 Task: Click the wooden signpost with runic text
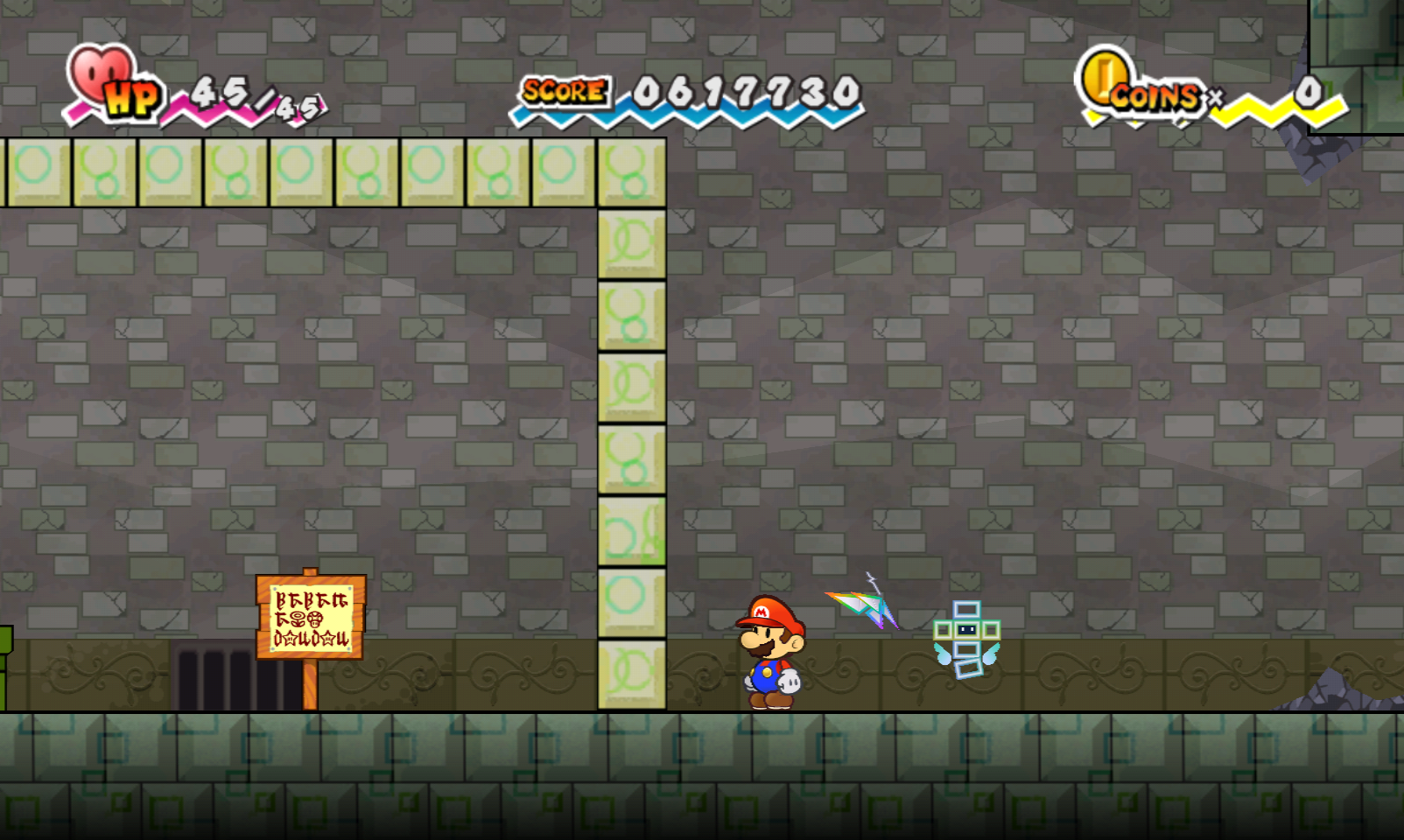311,617
